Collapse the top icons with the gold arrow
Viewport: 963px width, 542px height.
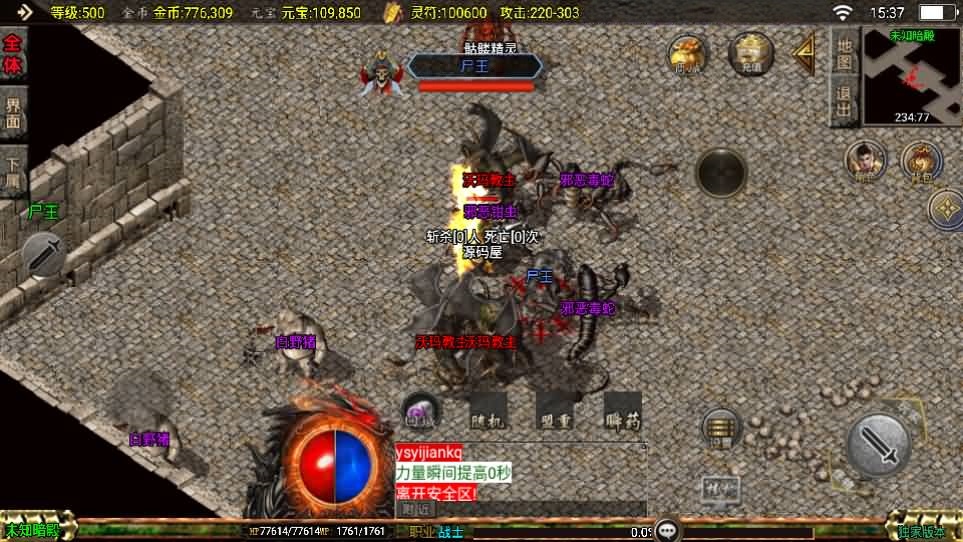tap(805, 55)
